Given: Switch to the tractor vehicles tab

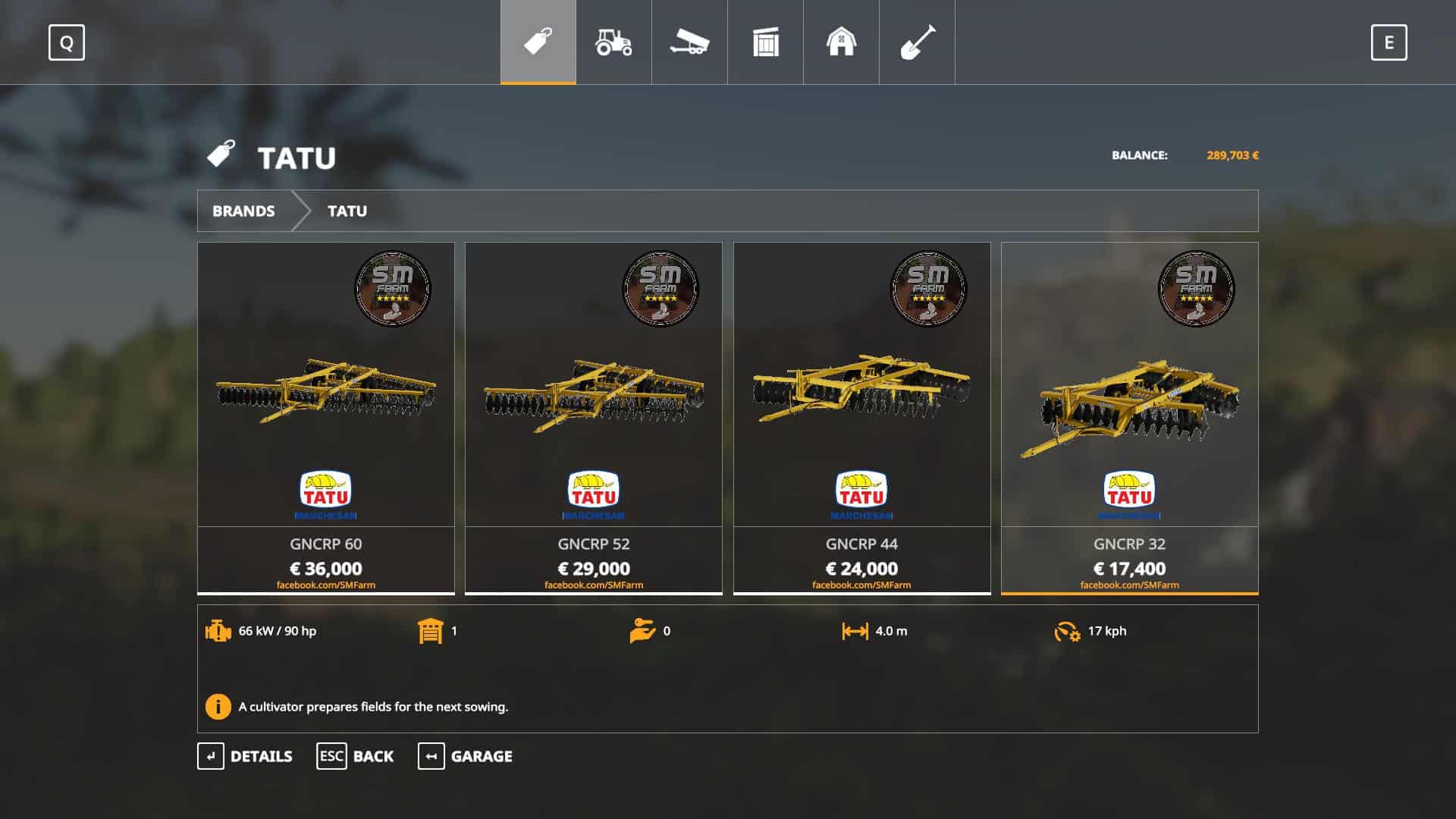Looking at the screenshot, I should [613, 42].
